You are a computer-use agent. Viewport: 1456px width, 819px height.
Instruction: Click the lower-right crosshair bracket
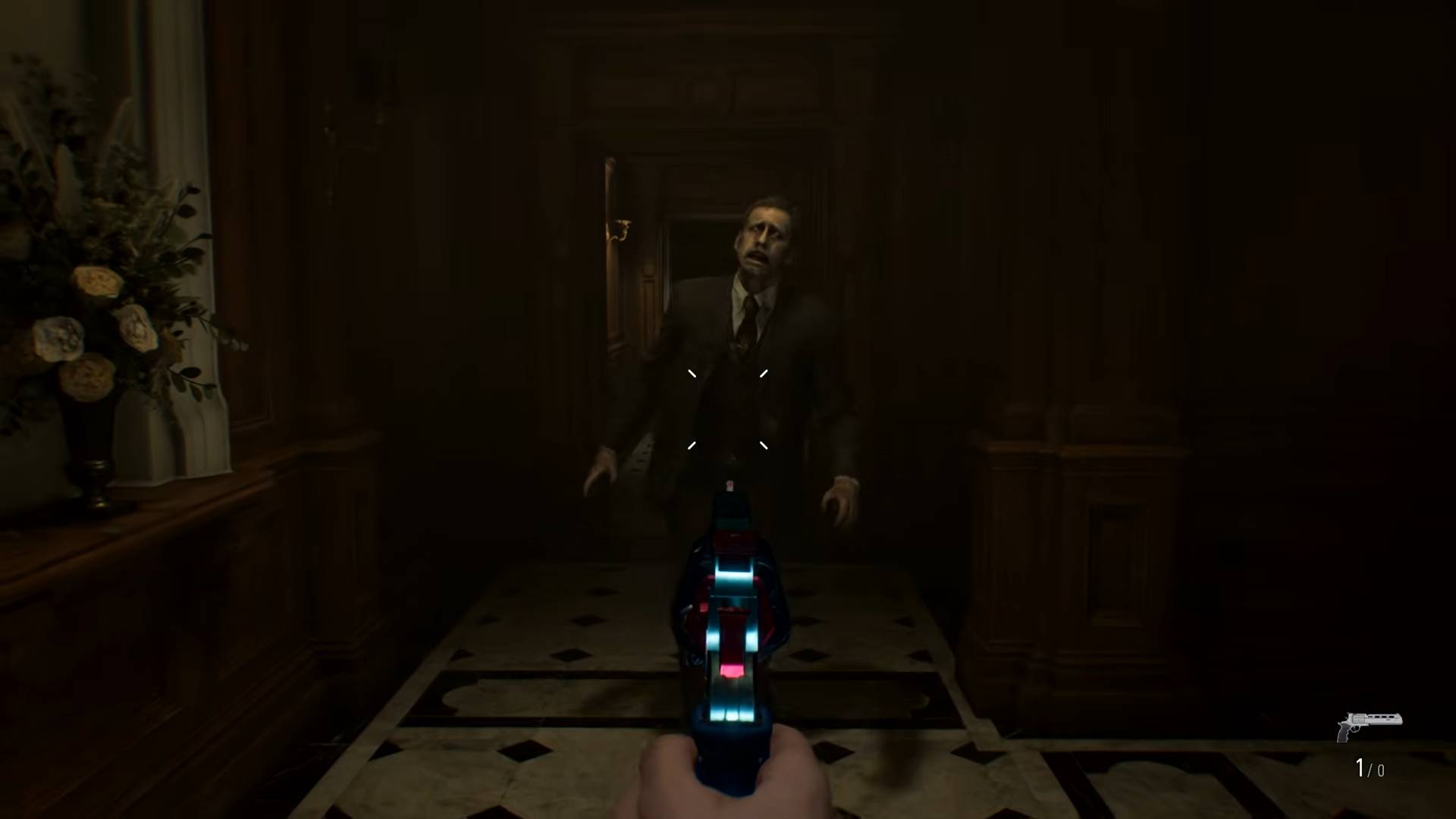[763, 445]
